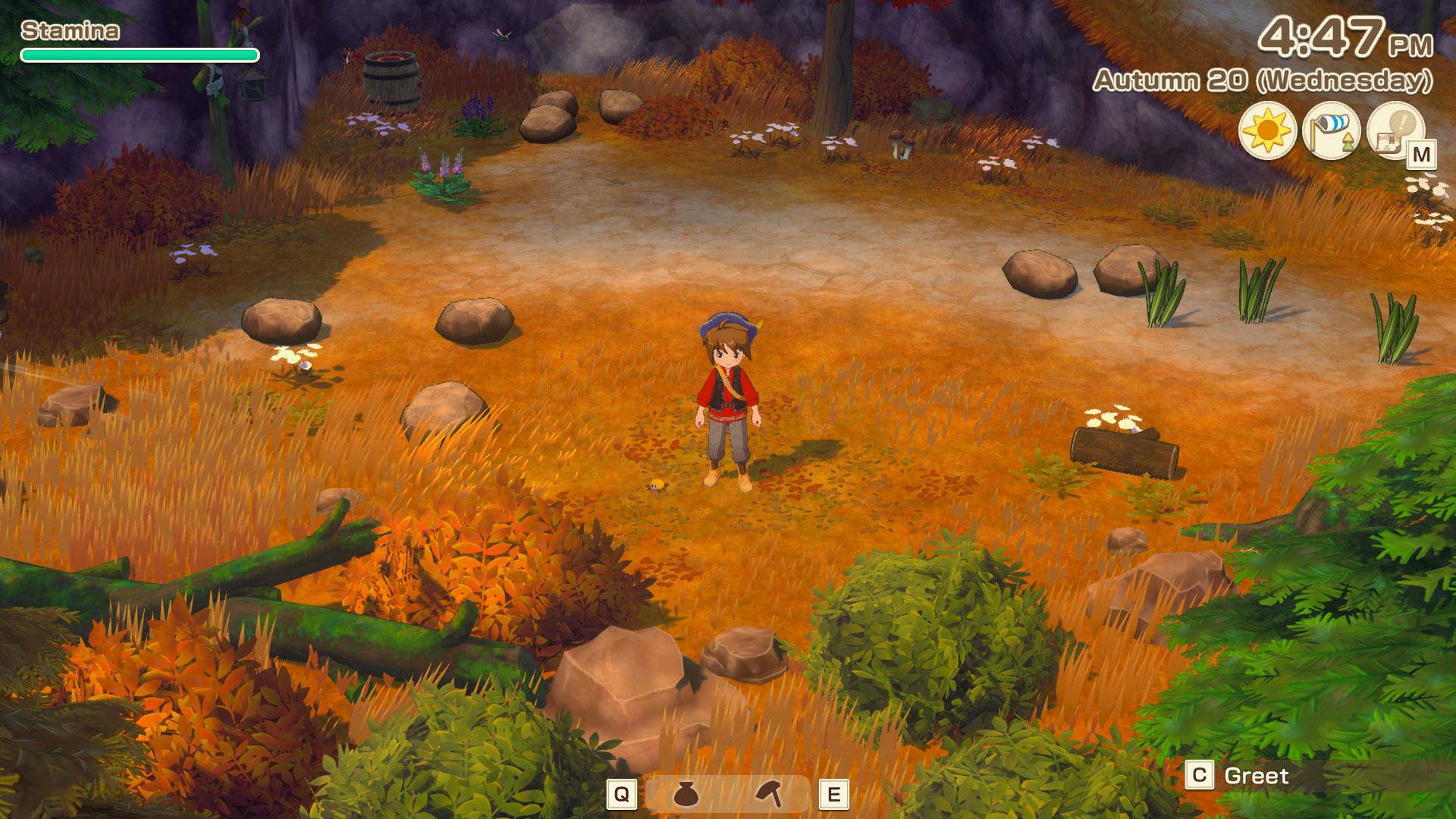Click the E key badge to cycle tools
This screenshot has width=1456, height=819.
point(834,795)
